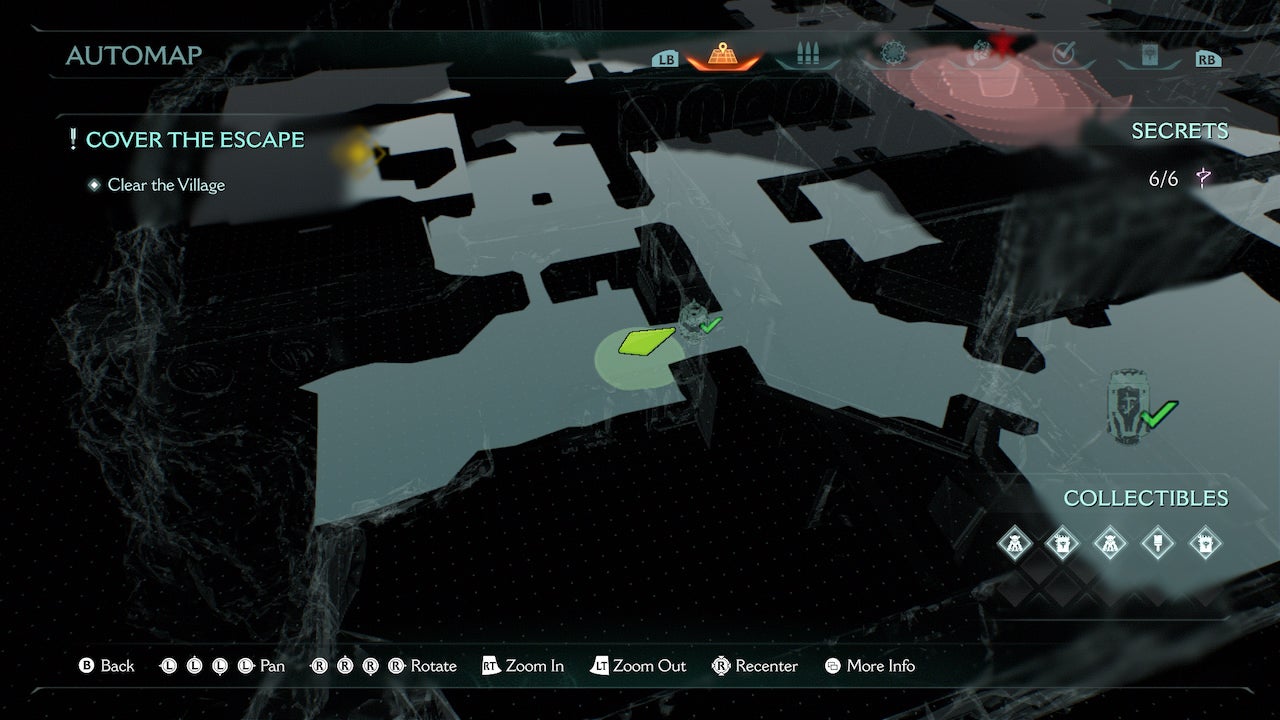Click RB to switch to the next tab
The width and height of the screenshot is (1280, 720).
click(x=1207, y=58)
